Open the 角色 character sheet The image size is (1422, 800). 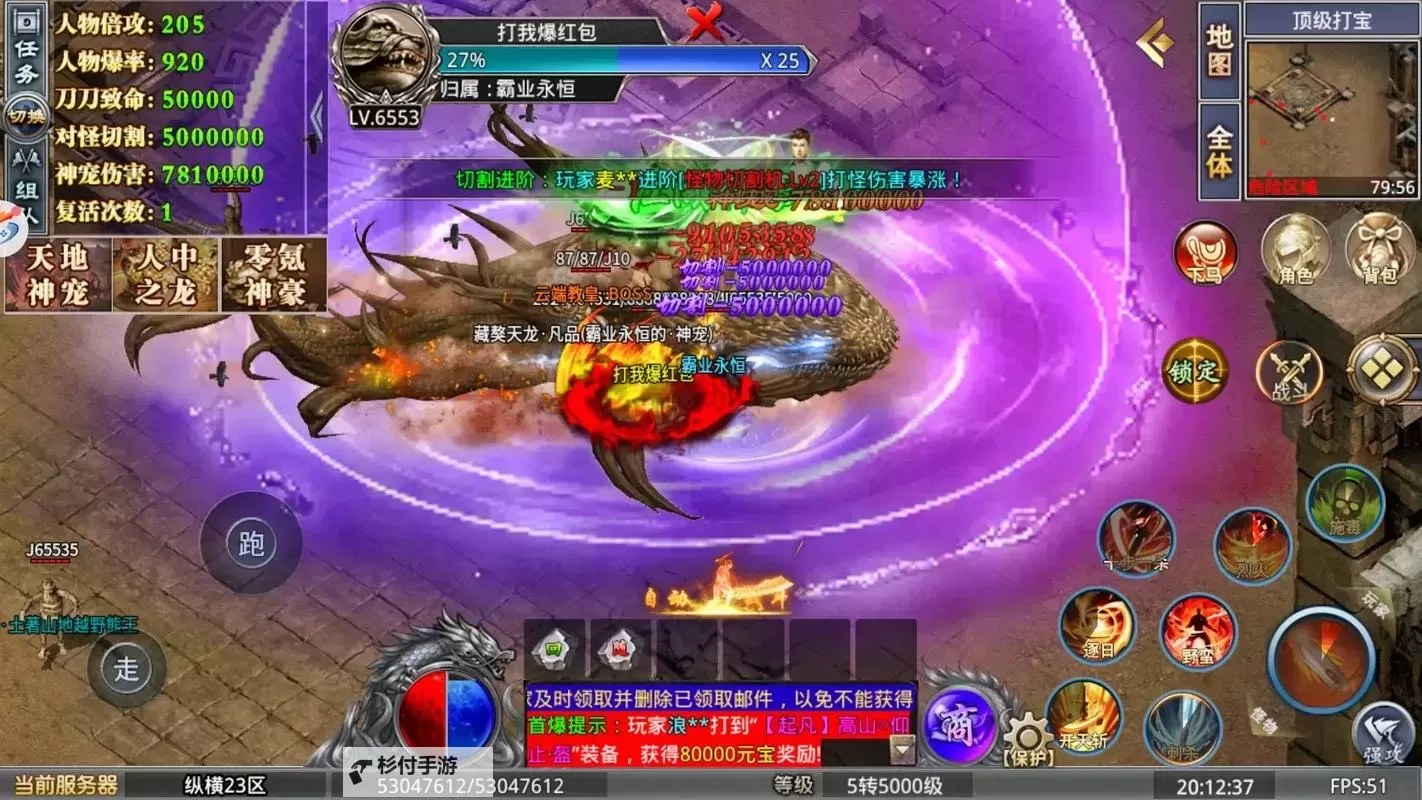click(1296, 250)
